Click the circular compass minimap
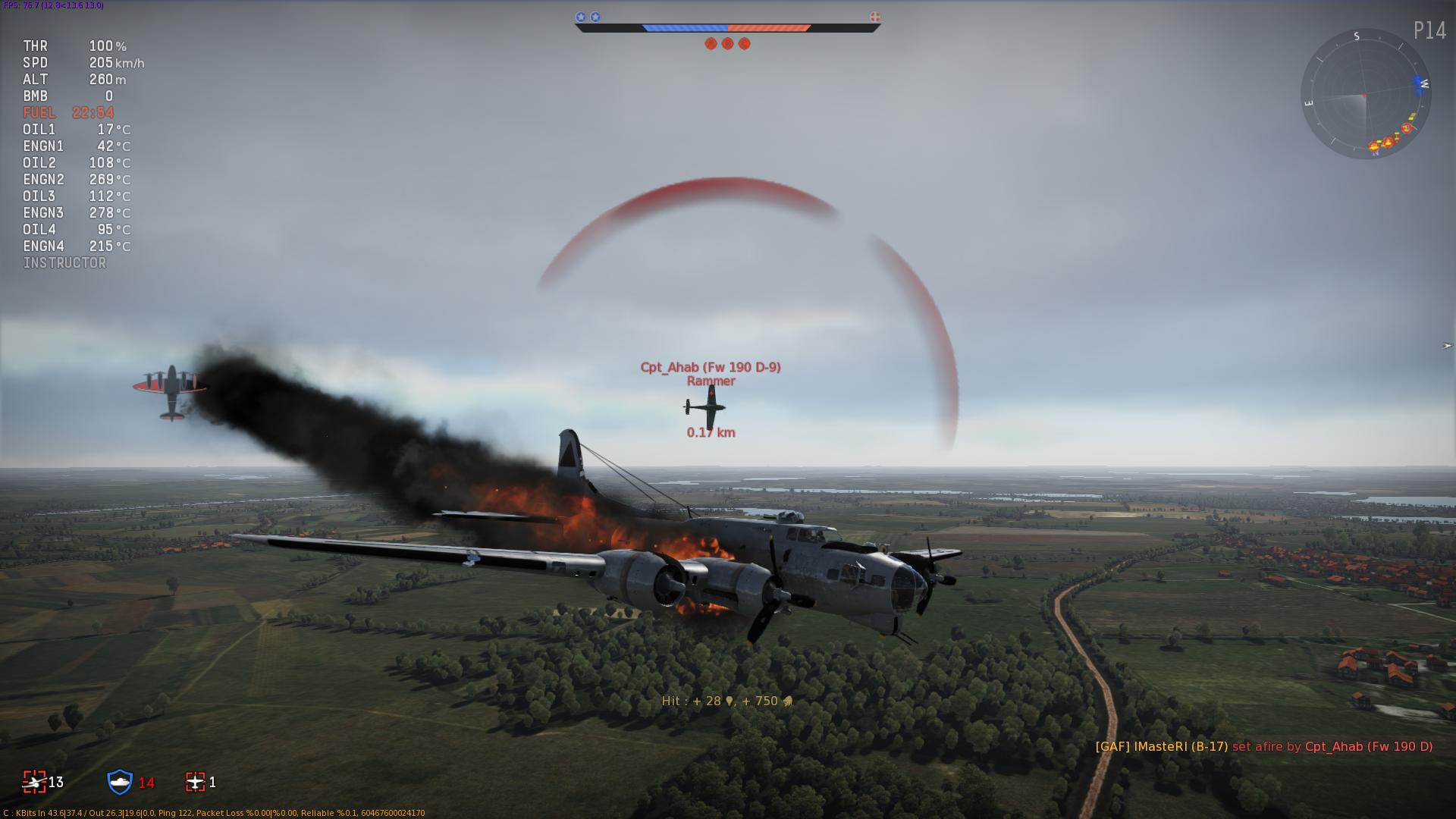 click(1365, 94)
